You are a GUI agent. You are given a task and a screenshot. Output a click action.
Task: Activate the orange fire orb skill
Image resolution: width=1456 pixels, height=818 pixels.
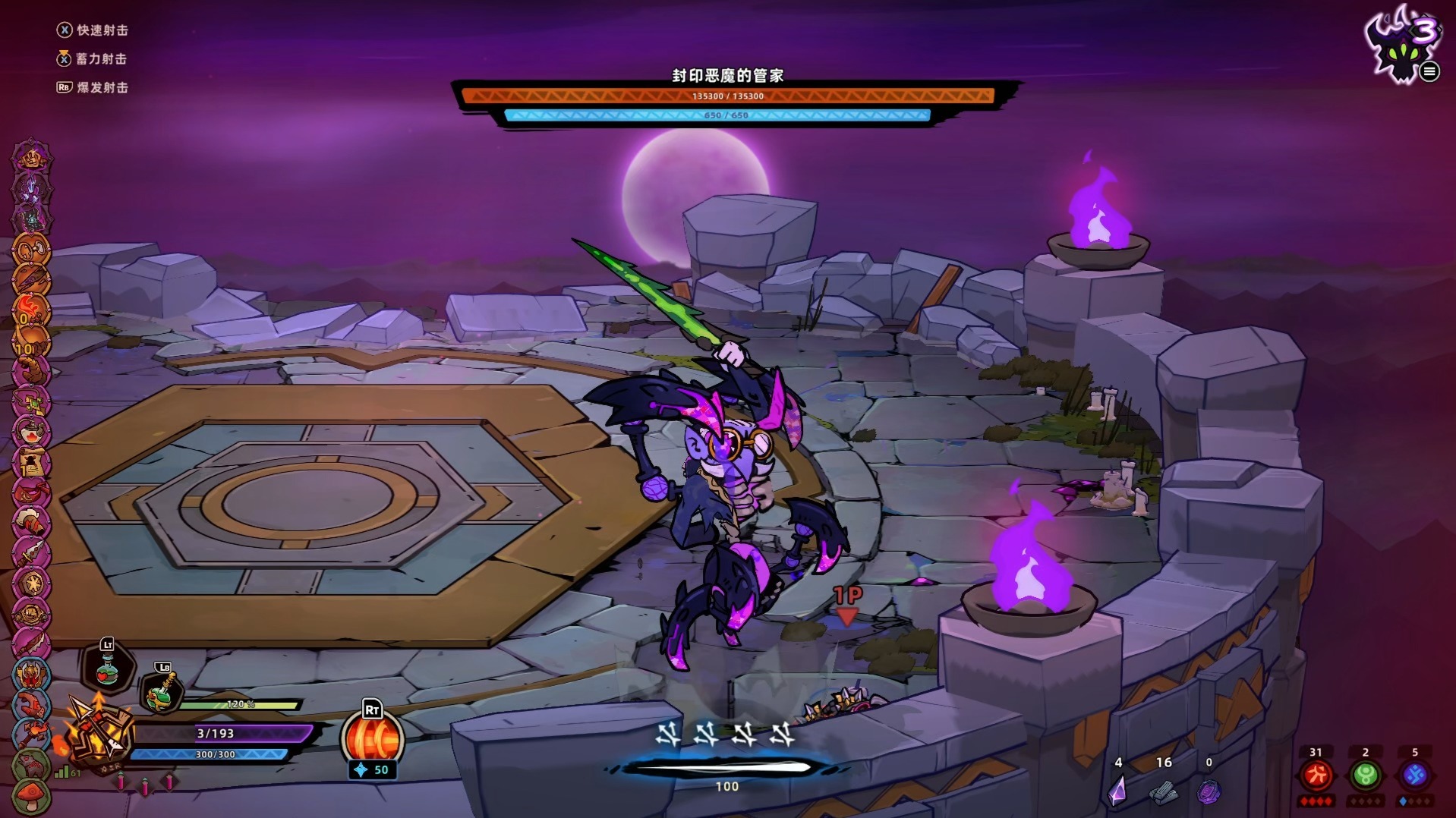pyautogui.click(x=372, y=738)
